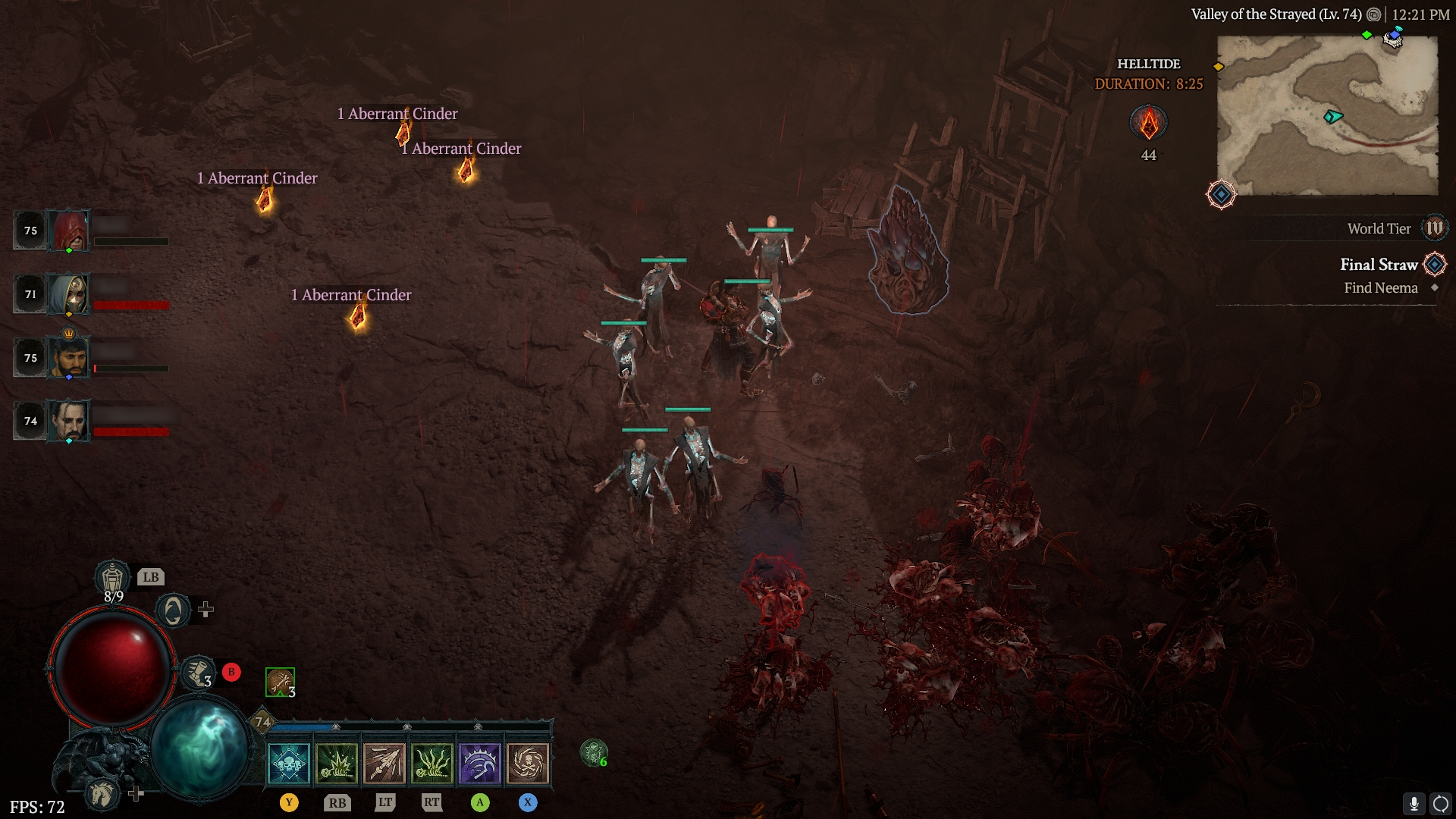Select the hooded level 71 party member portrait
The image size is (1456, 819).
click(x=69, y=293)
